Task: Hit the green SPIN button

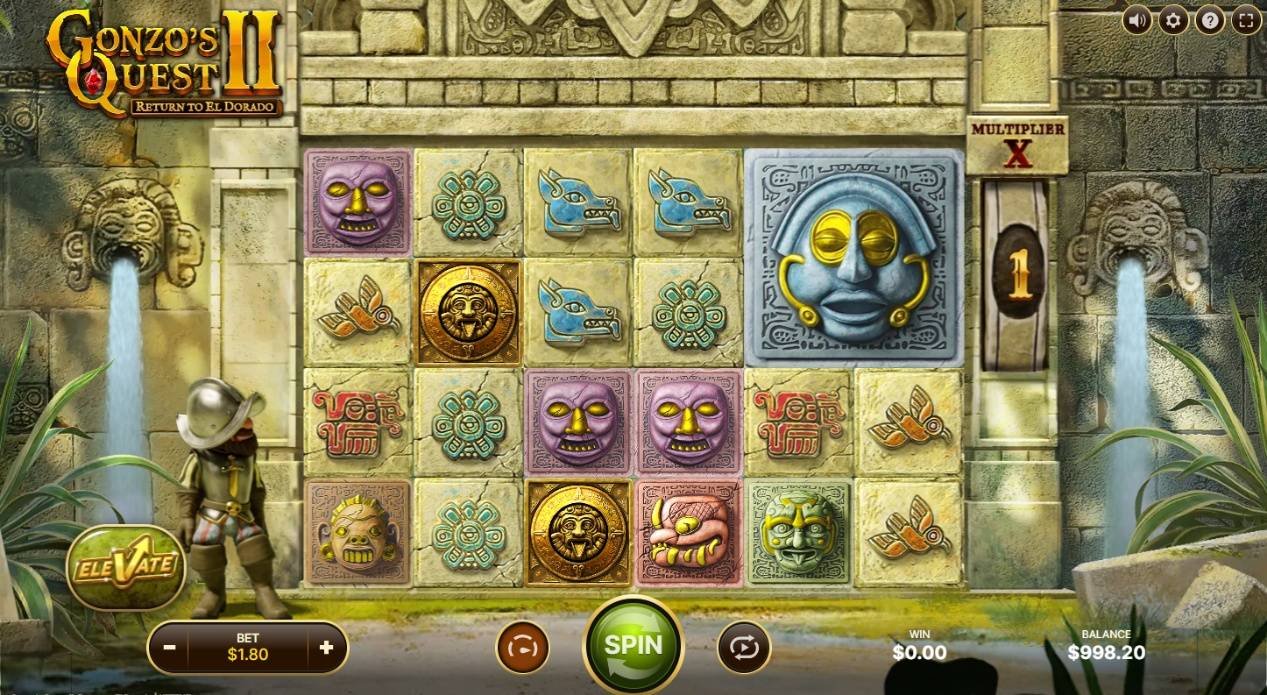Action: [632, 644]
